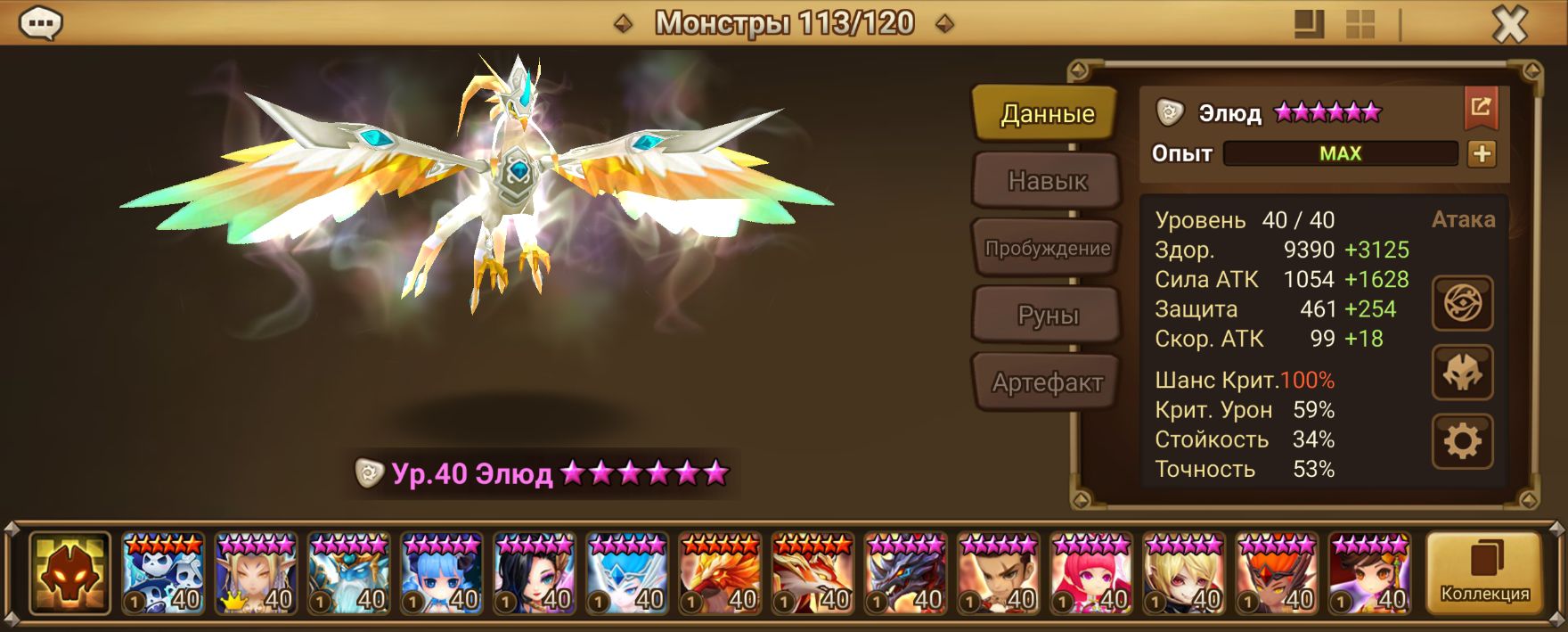Click the eye rune emblem button

tap(1462, 304)
